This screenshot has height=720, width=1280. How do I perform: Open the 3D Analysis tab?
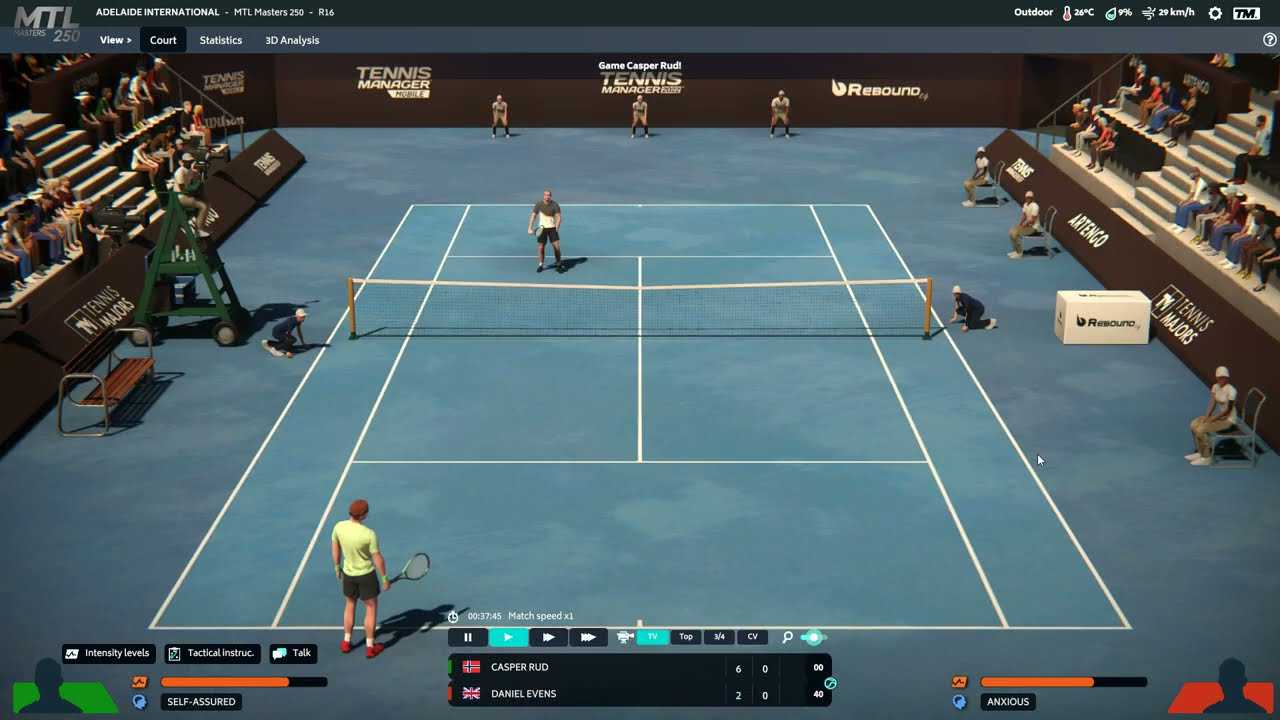tap(292, 40)
